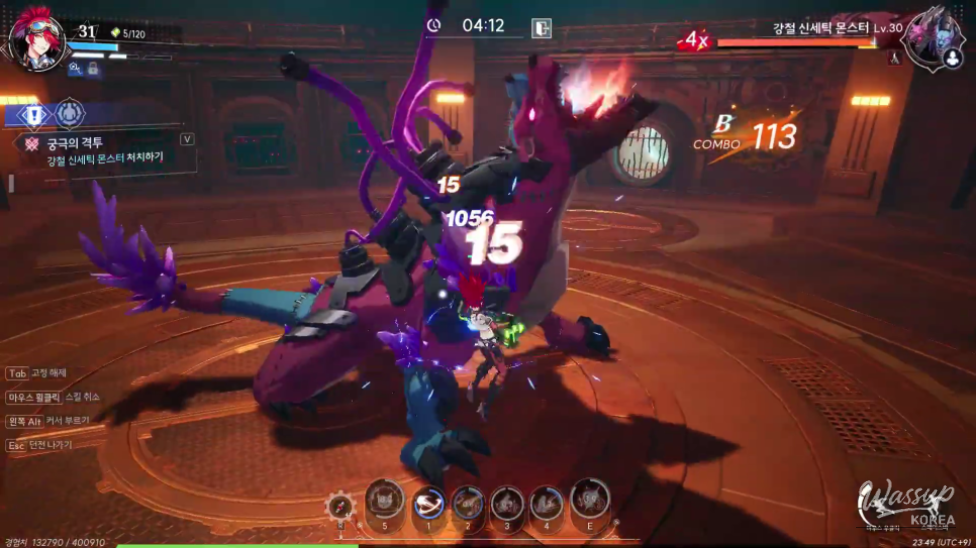The width and height of the screenshot is (976, 548).
Task: Cast the skill in slot 3
Action: tap(507, 503)
